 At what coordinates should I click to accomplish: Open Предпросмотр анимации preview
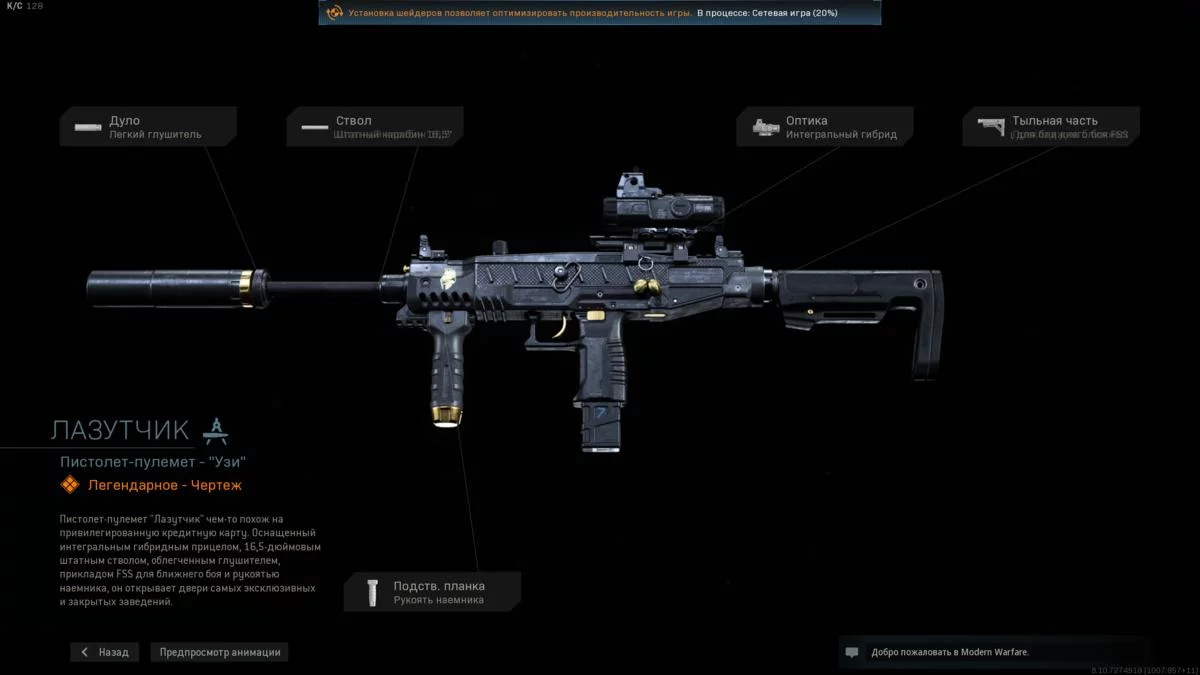pyautogui.click(x=220, y=652)
